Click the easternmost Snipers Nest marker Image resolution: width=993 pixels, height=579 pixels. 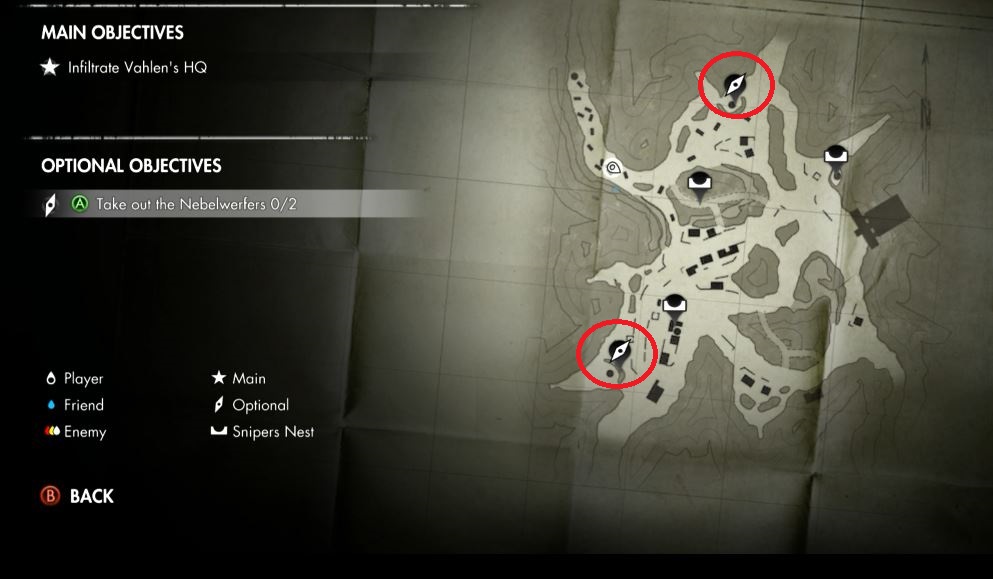point(836,154)
